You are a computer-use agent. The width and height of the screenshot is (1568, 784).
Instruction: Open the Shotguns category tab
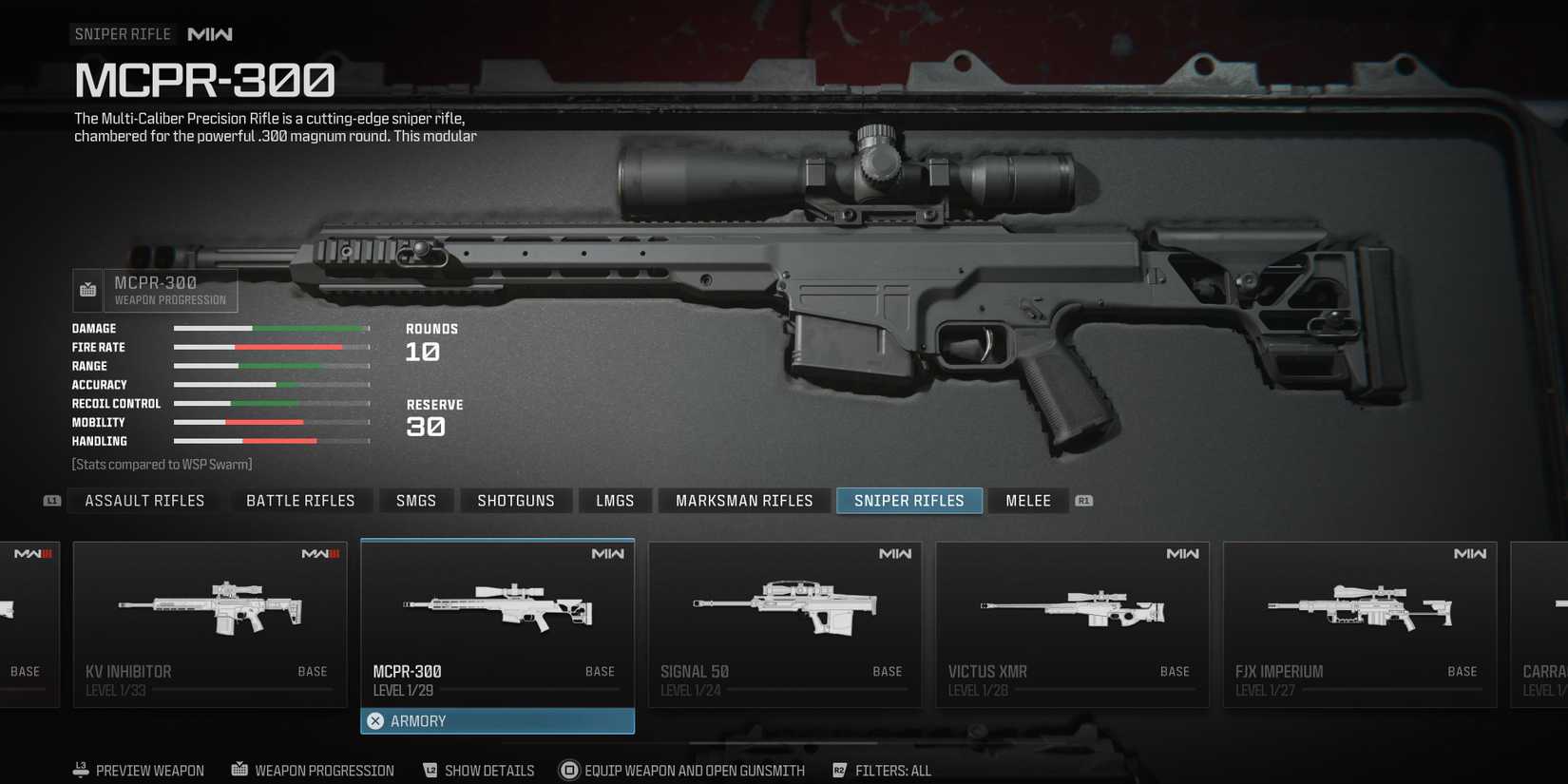click(x=516, y=500)
